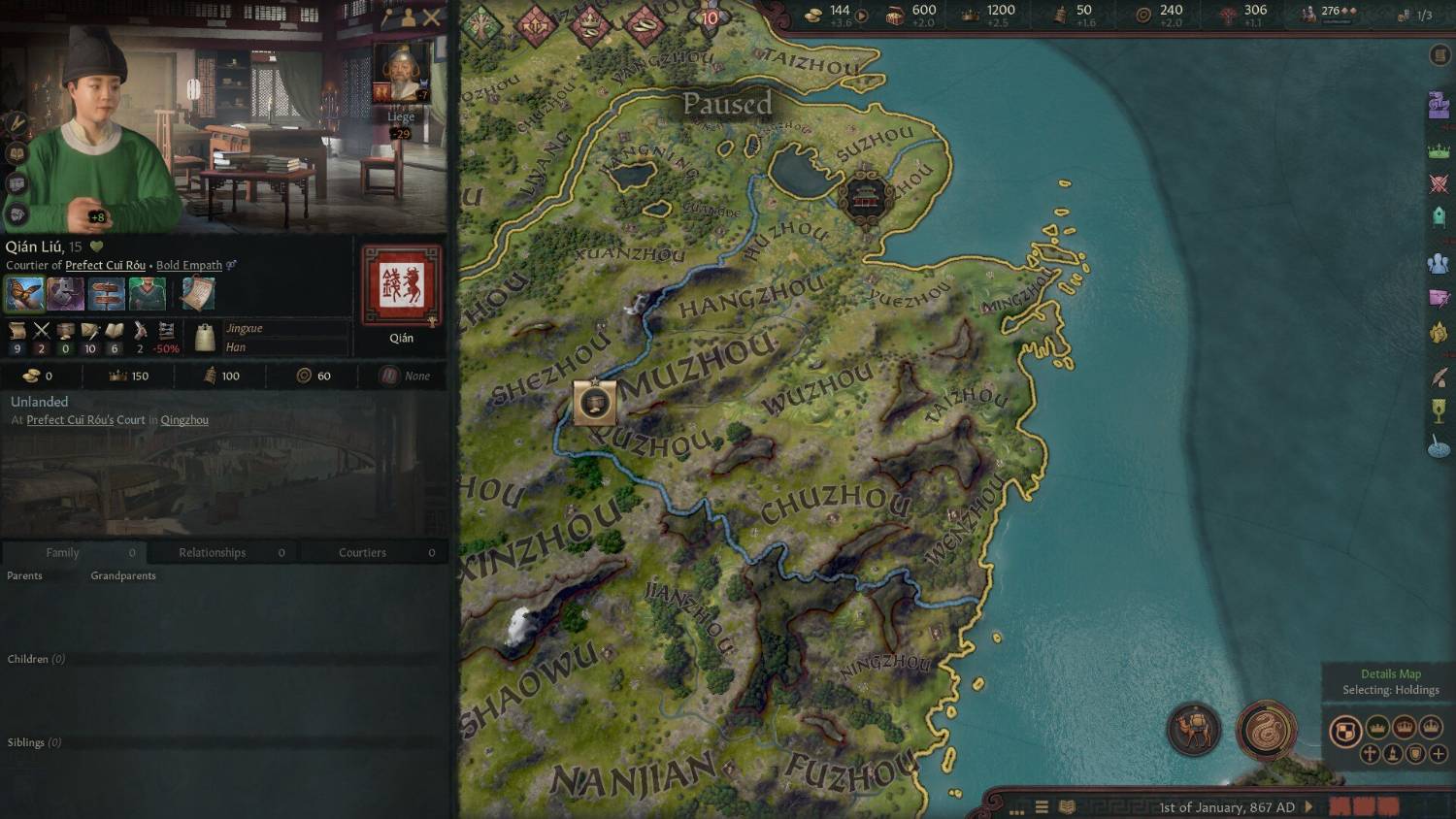Choose the cross faith map mode

click(x=1370, y=753)
